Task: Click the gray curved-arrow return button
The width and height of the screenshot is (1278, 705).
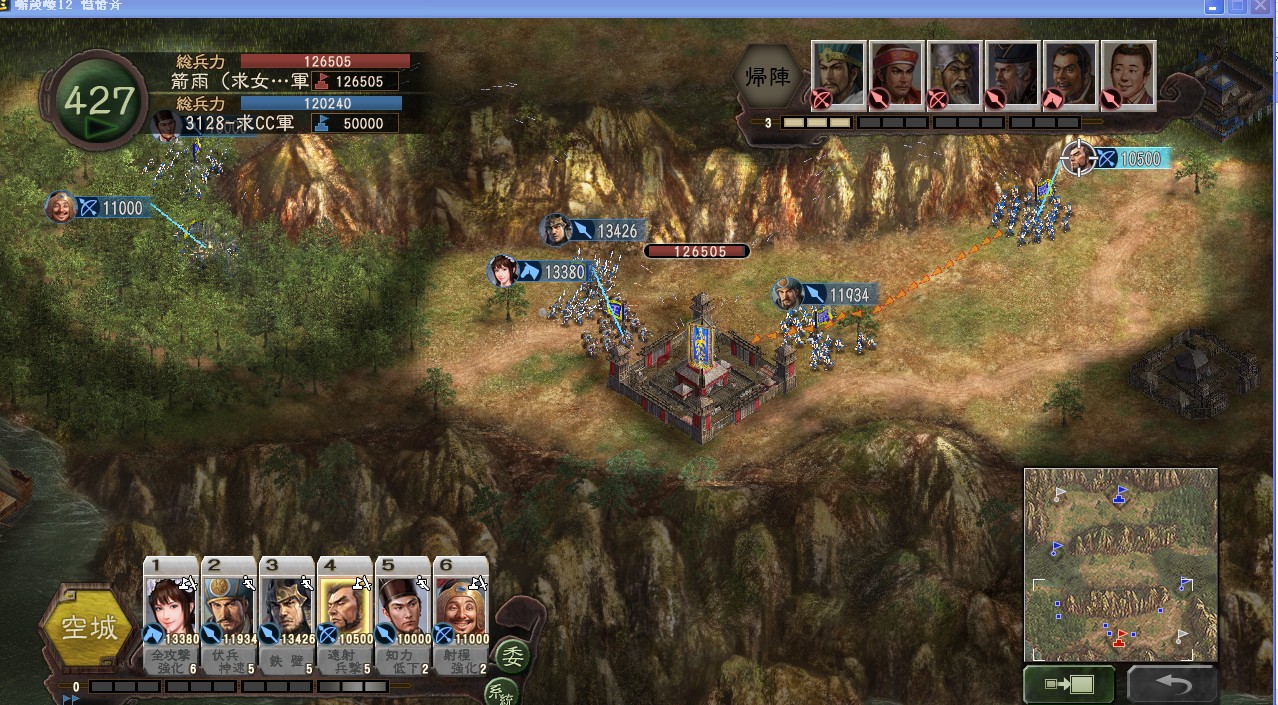Action: (x=1172, y=685)
